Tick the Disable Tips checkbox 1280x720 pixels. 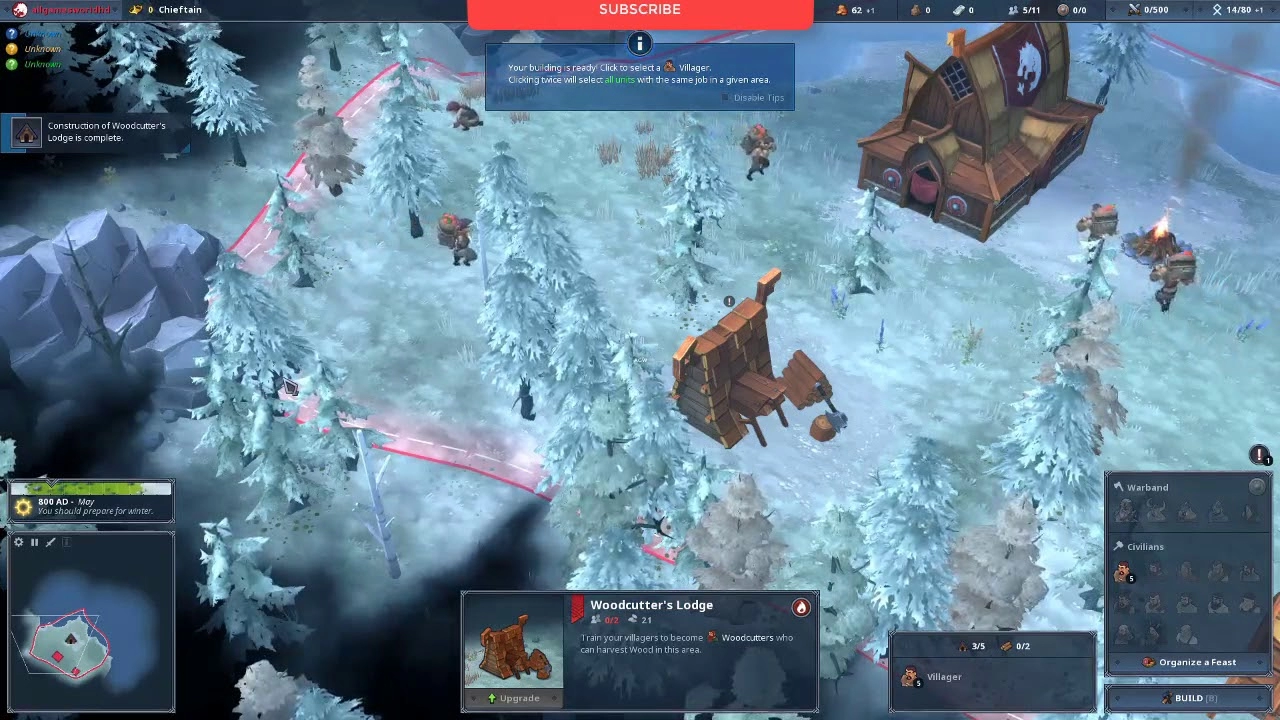tap(727, 98)
